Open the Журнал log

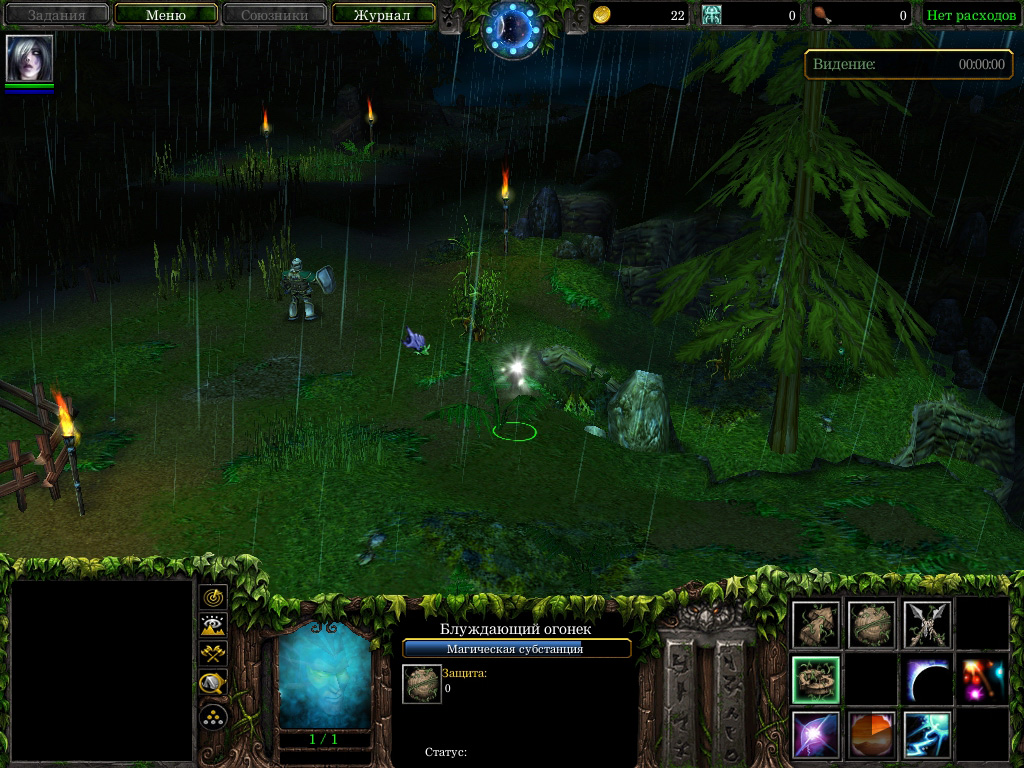[x=382, y=15]
